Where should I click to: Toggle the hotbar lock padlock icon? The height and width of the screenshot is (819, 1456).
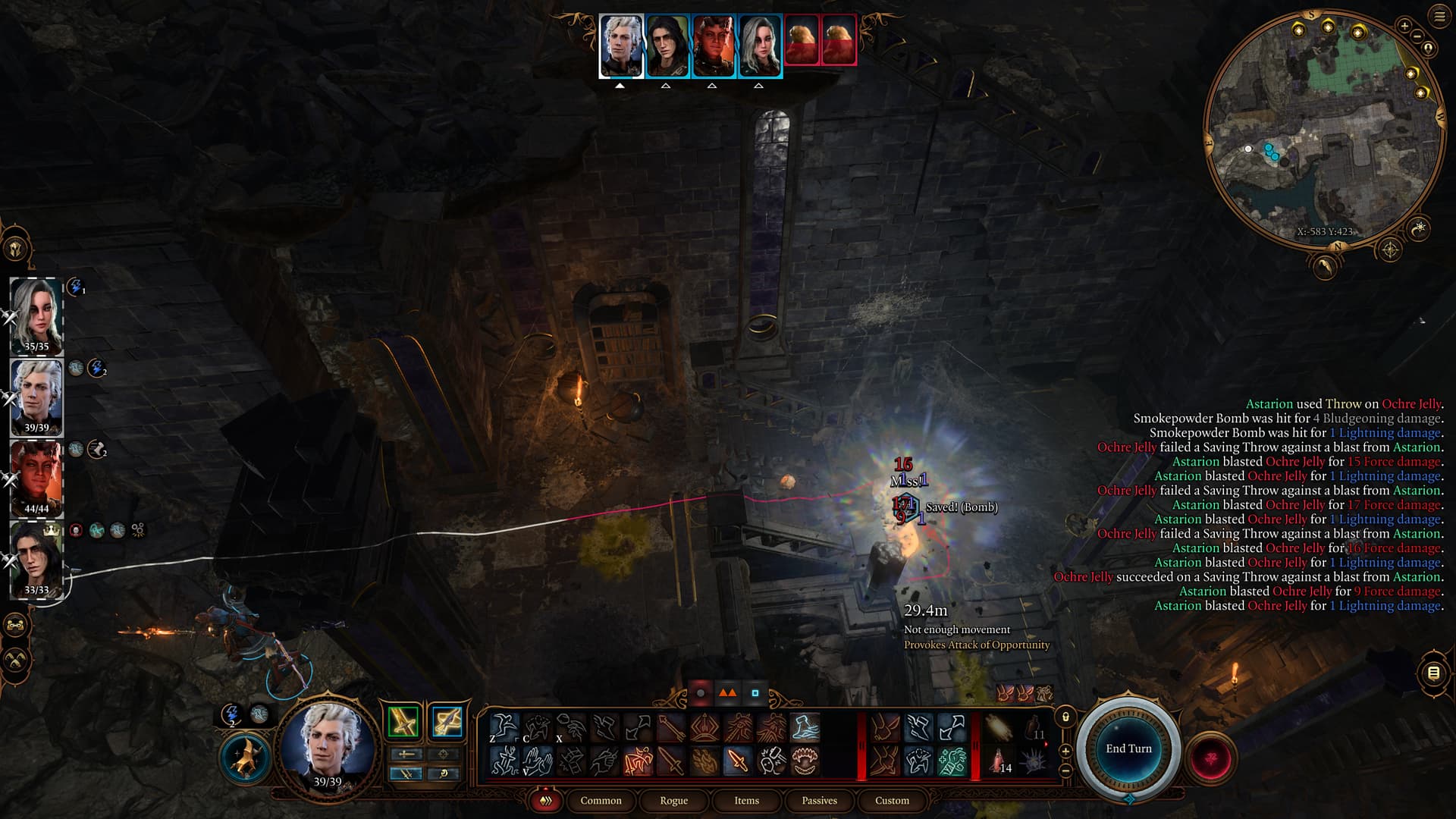[1065, 717]
